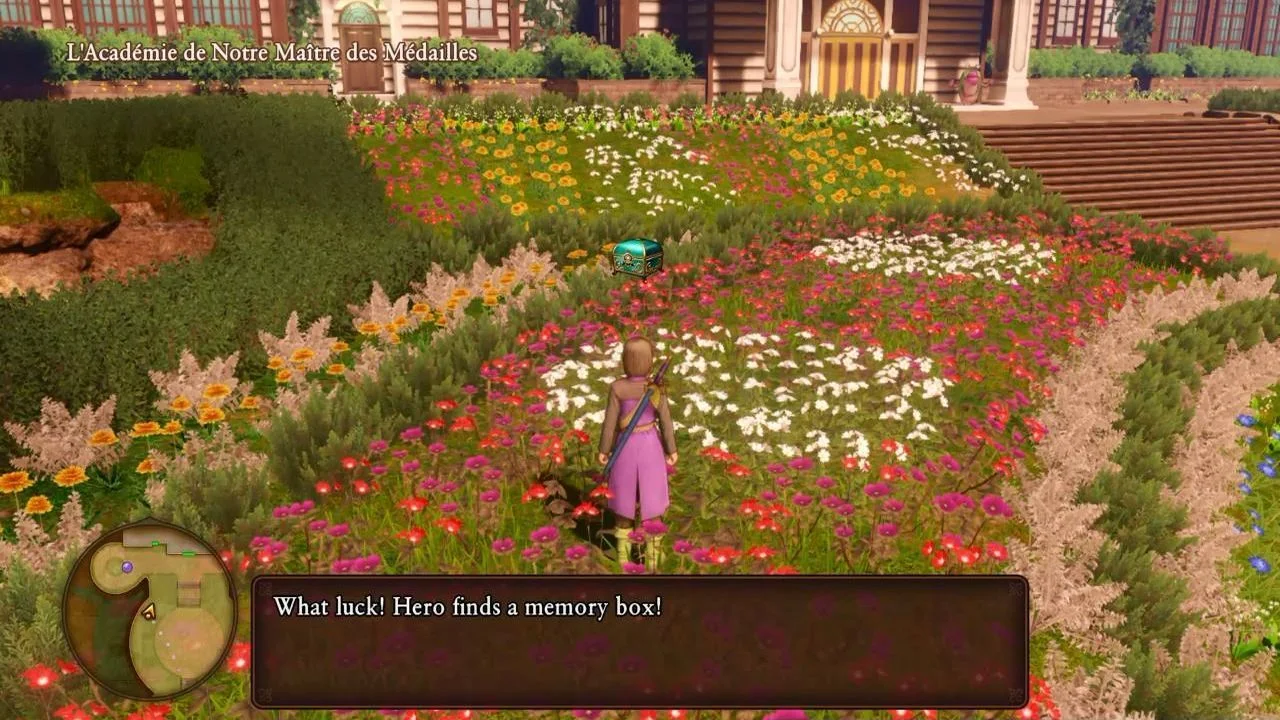Click the second green exit marker on minimap
The image size is (1280, 720).
click(187, 553)
